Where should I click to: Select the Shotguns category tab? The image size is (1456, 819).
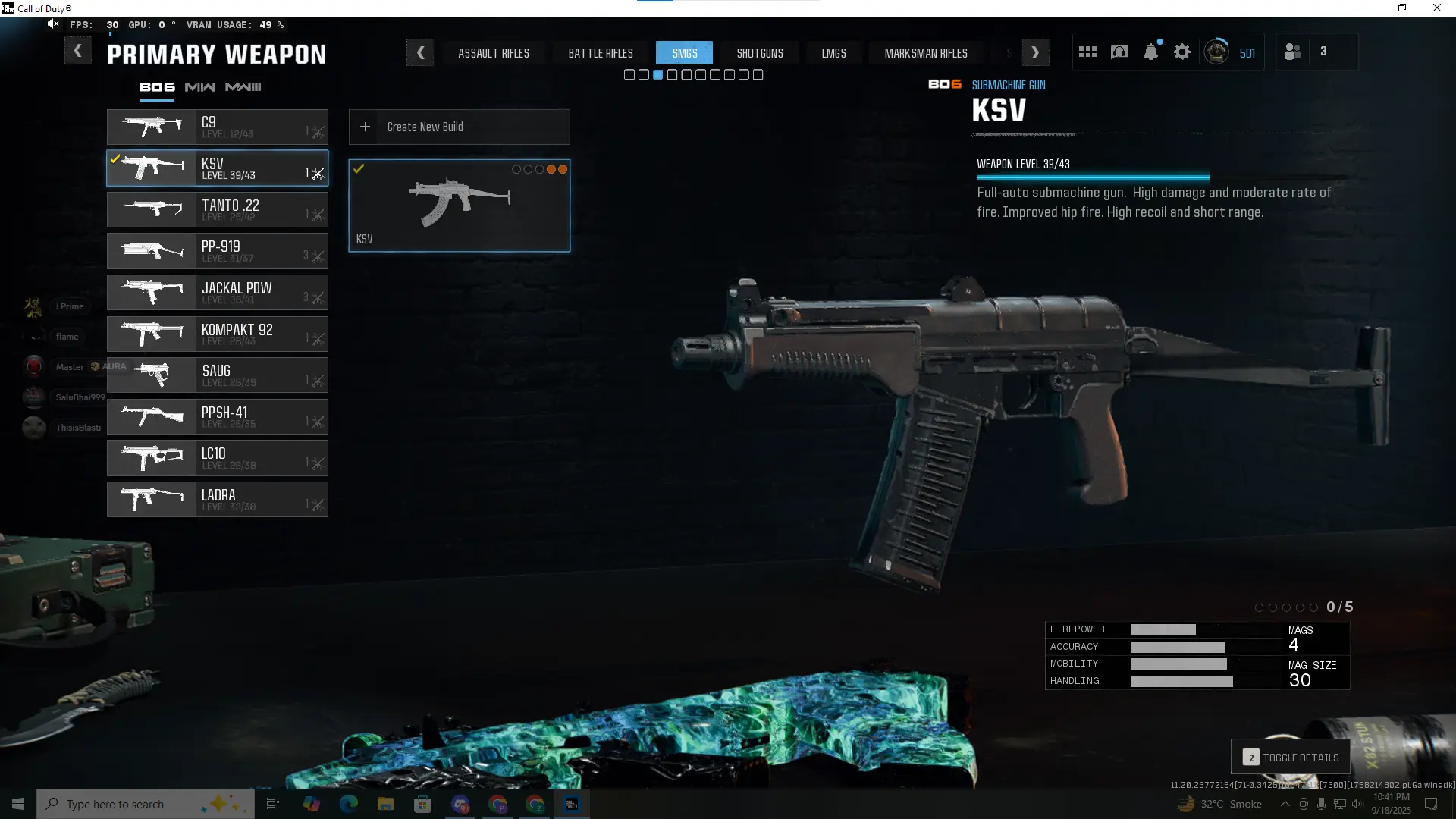[759, 53]
